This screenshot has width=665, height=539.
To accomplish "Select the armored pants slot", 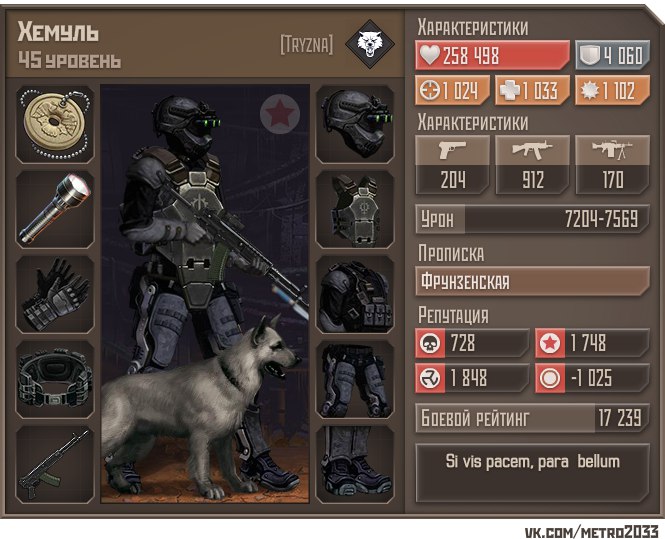I will click(x=355, y=380).
